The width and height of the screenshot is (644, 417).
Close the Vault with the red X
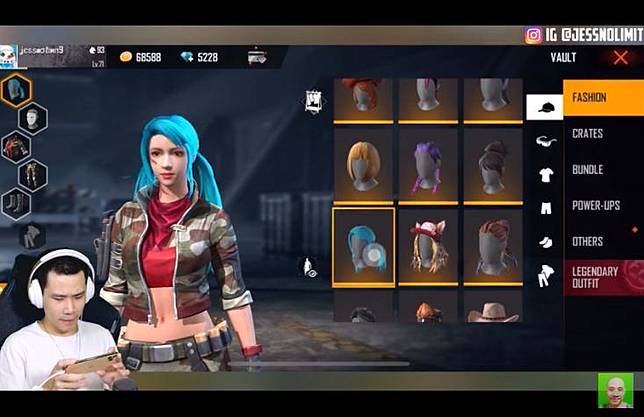point(620,58)
